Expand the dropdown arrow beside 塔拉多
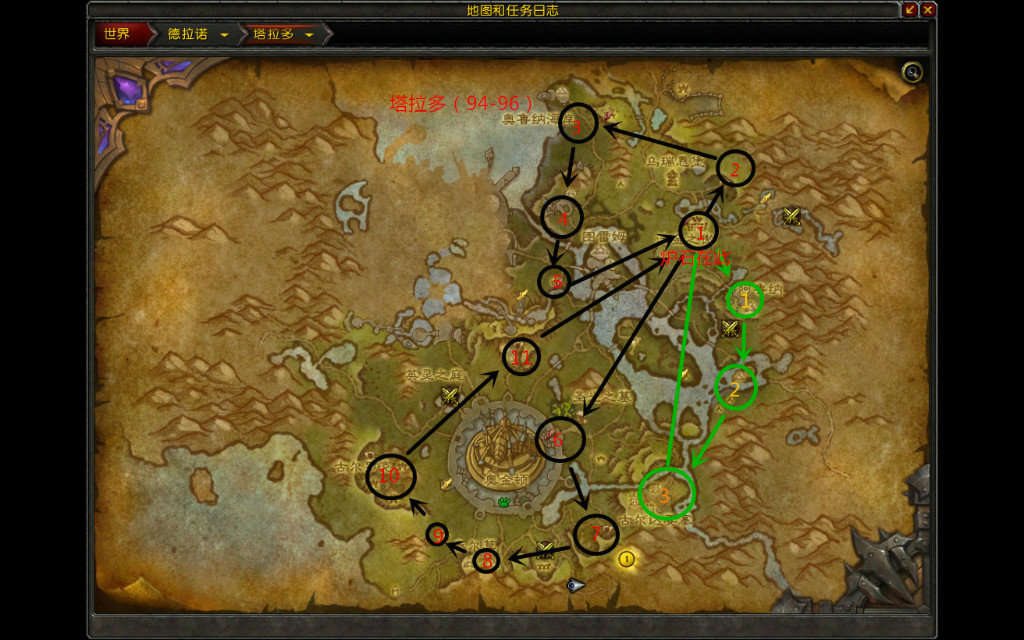Screen dimensions: 1024x640 [x=310, y=35]
